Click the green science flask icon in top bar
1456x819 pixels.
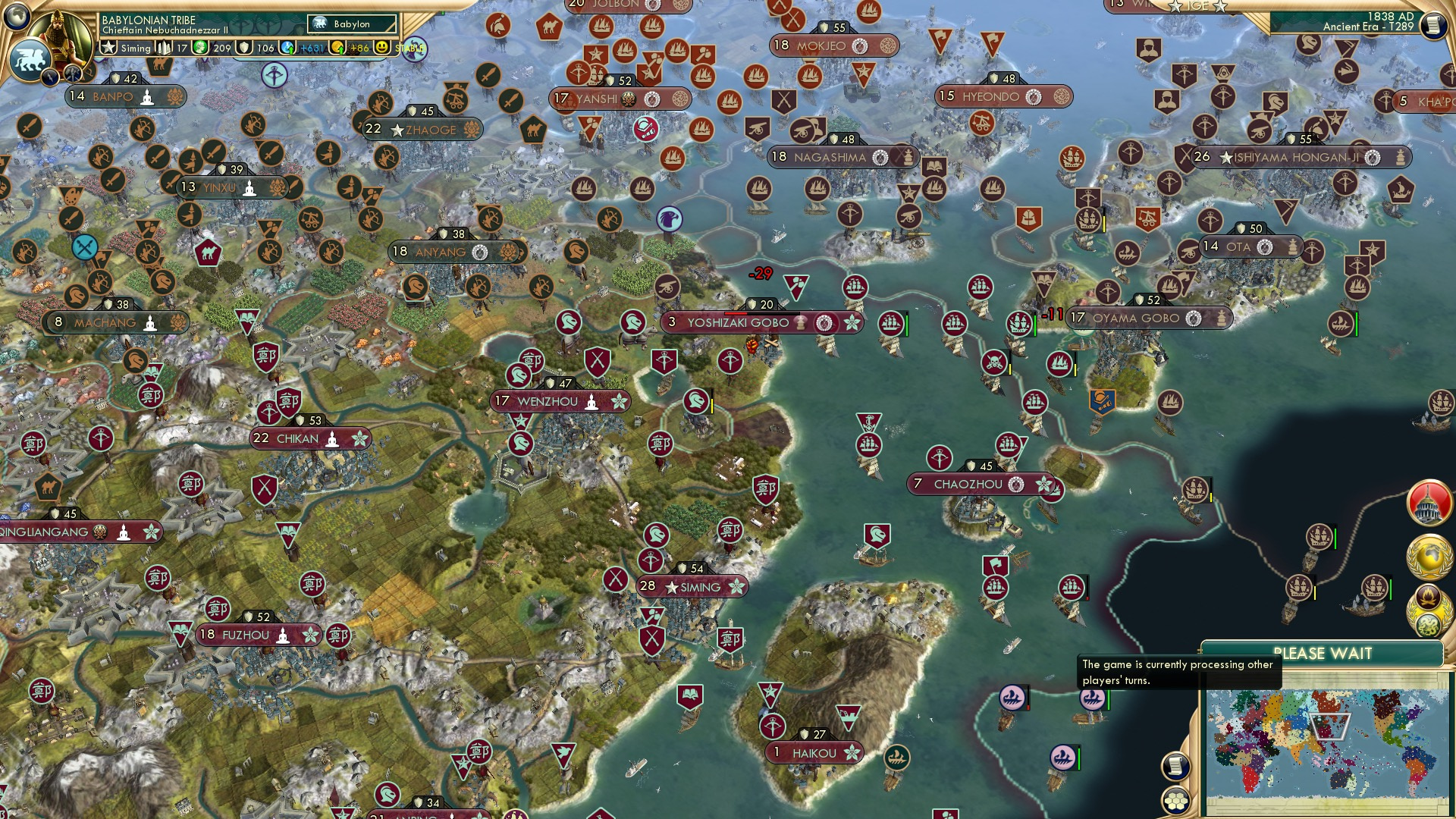tap(200, 48)
